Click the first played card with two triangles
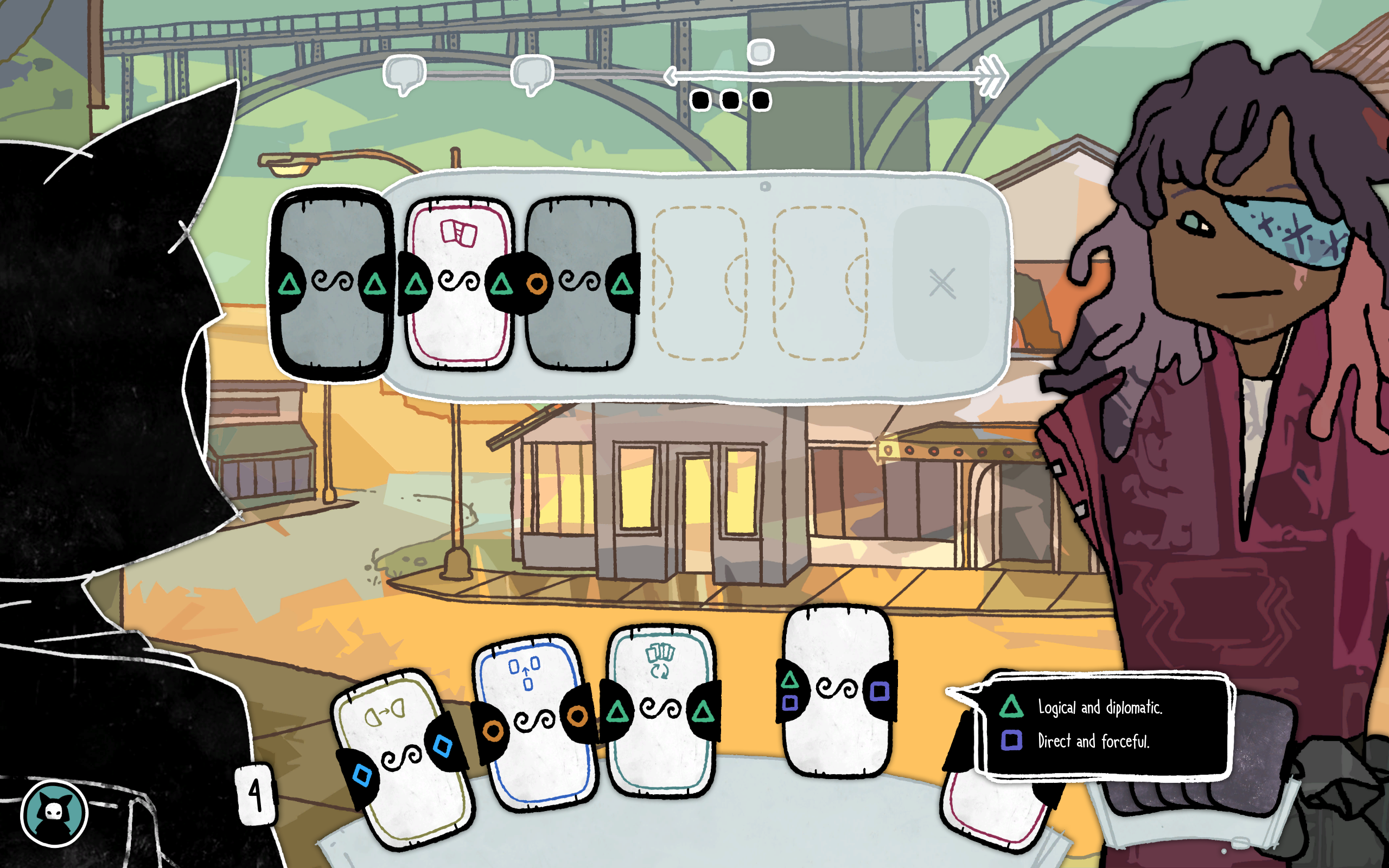1389x868 pixels. (332, 284)
